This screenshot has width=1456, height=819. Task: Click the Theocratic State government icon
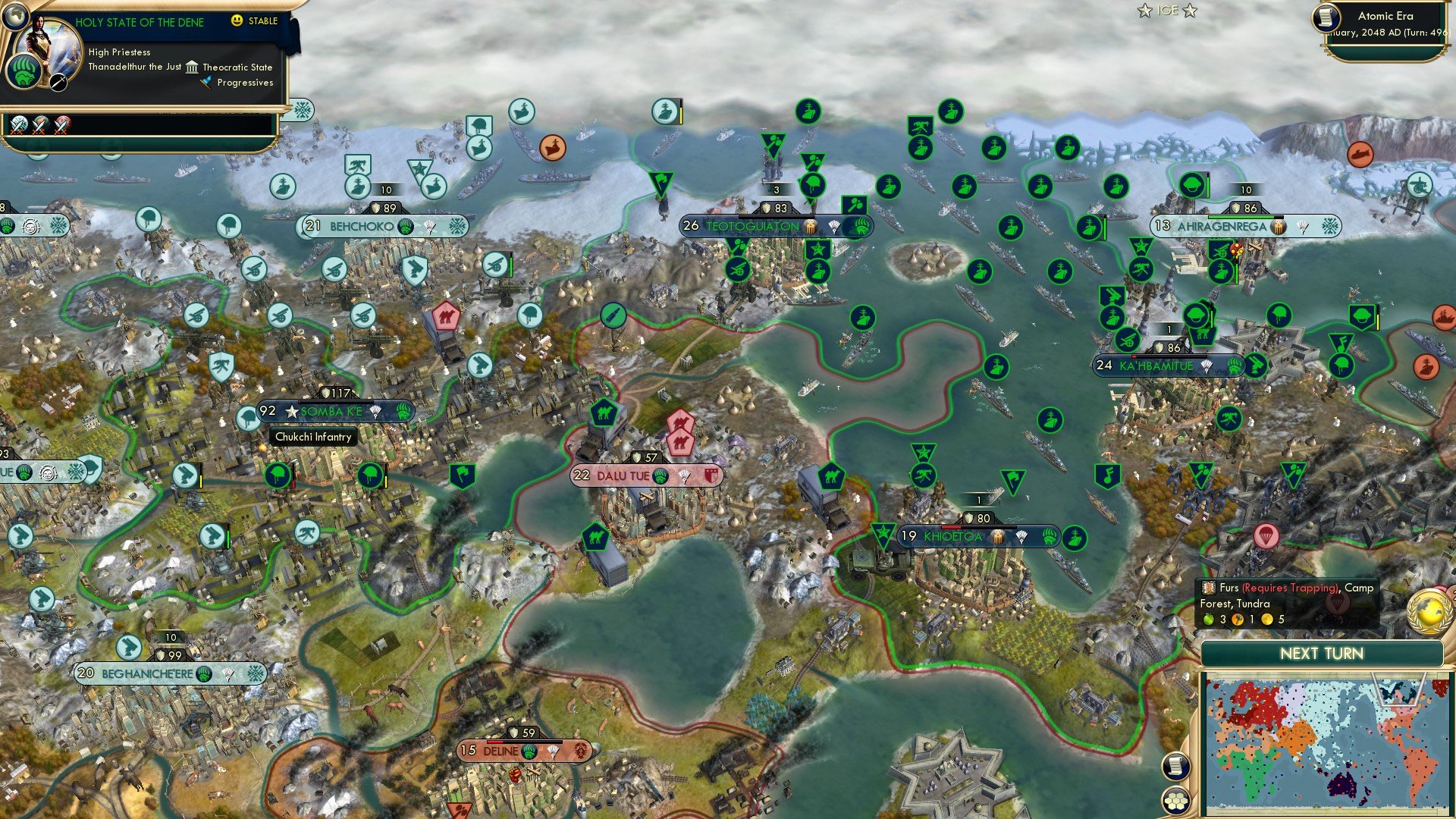tap(192, 68)
